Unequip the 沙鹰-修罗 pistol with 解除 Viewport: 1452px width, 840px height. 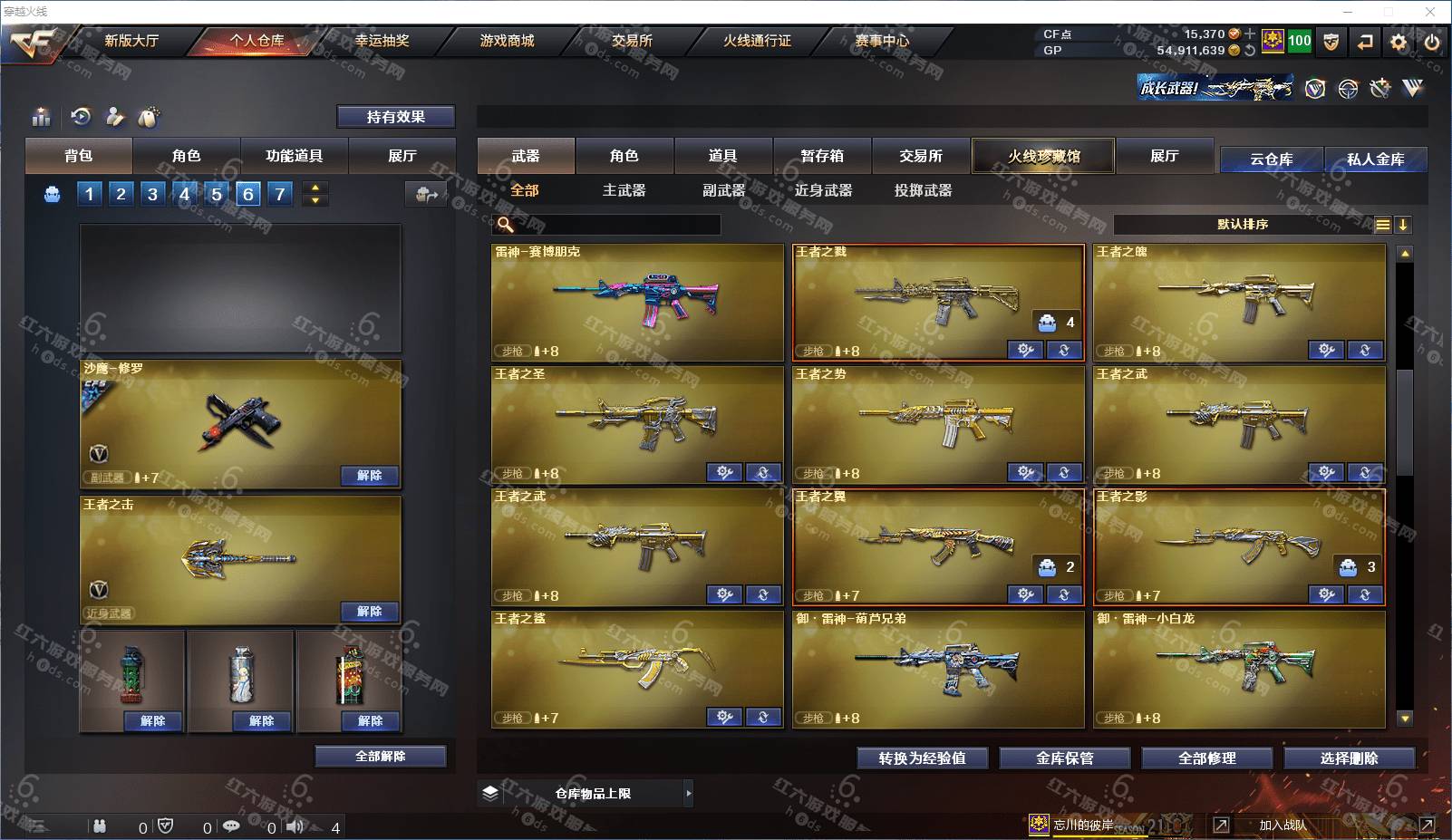pyautogui.click(x=369, y=476)
